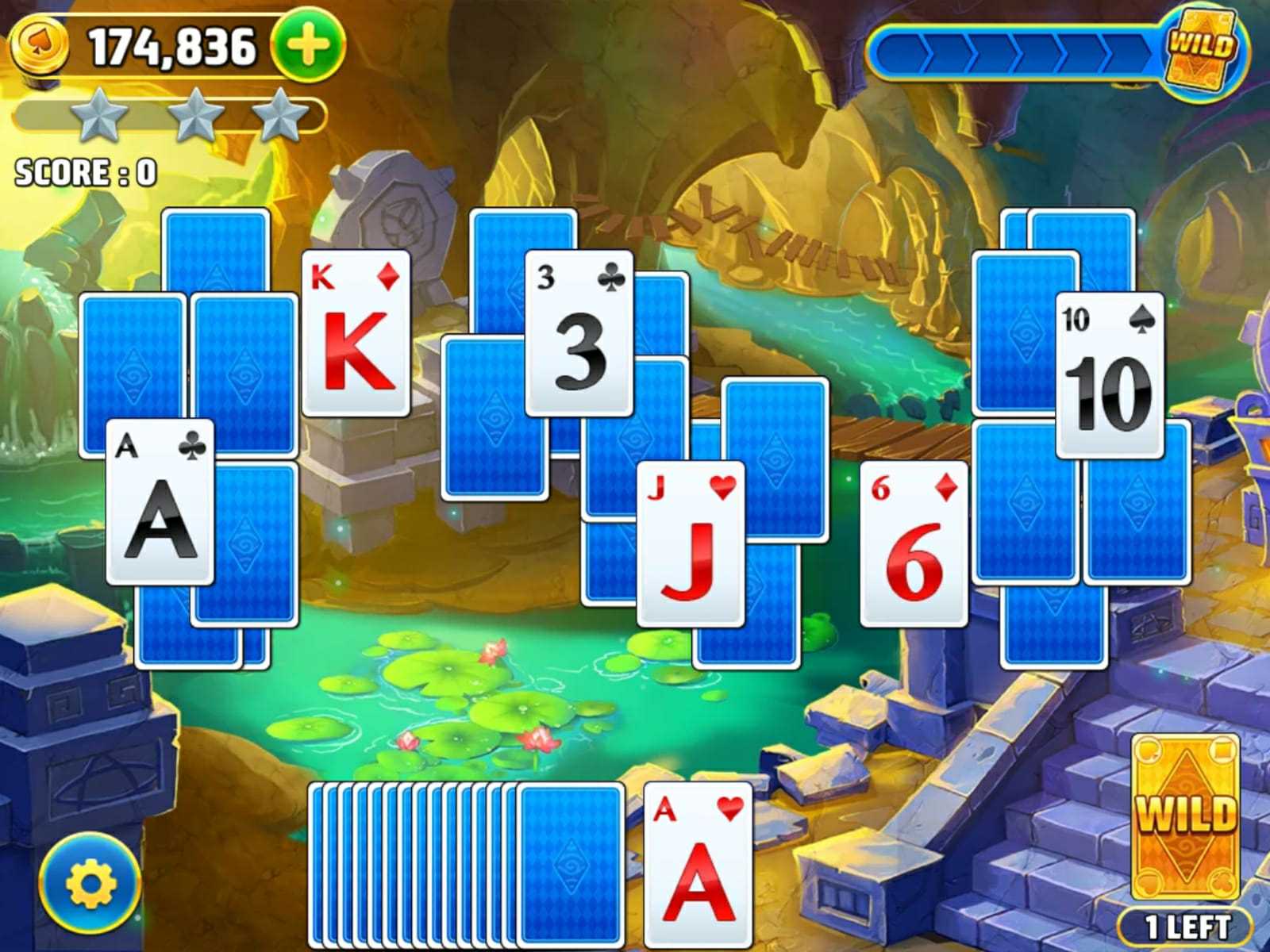Viewport: 1270px width, 952px height.
Task: Choose the Jack of hearts card
Action: [x=691, y=543]
